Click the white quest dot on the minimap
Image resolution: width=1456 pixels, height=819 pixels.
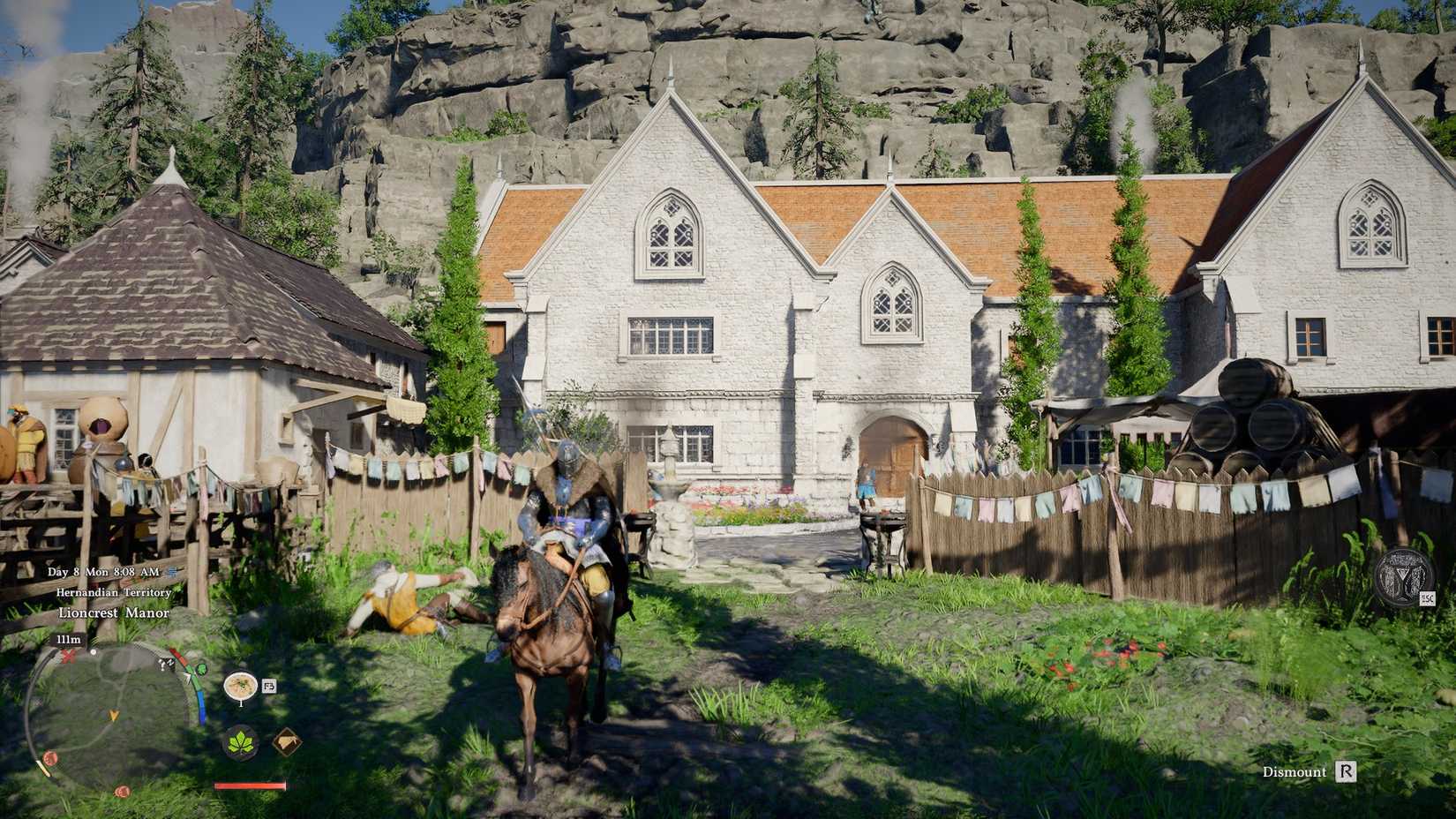tap(94, 653)
